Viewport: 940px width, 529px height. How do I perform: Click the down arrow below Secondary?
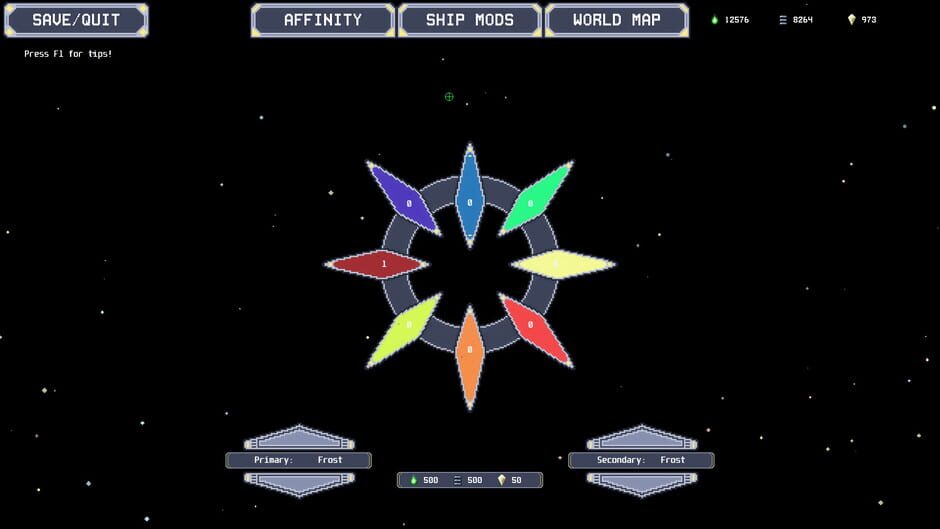(642, 482)
